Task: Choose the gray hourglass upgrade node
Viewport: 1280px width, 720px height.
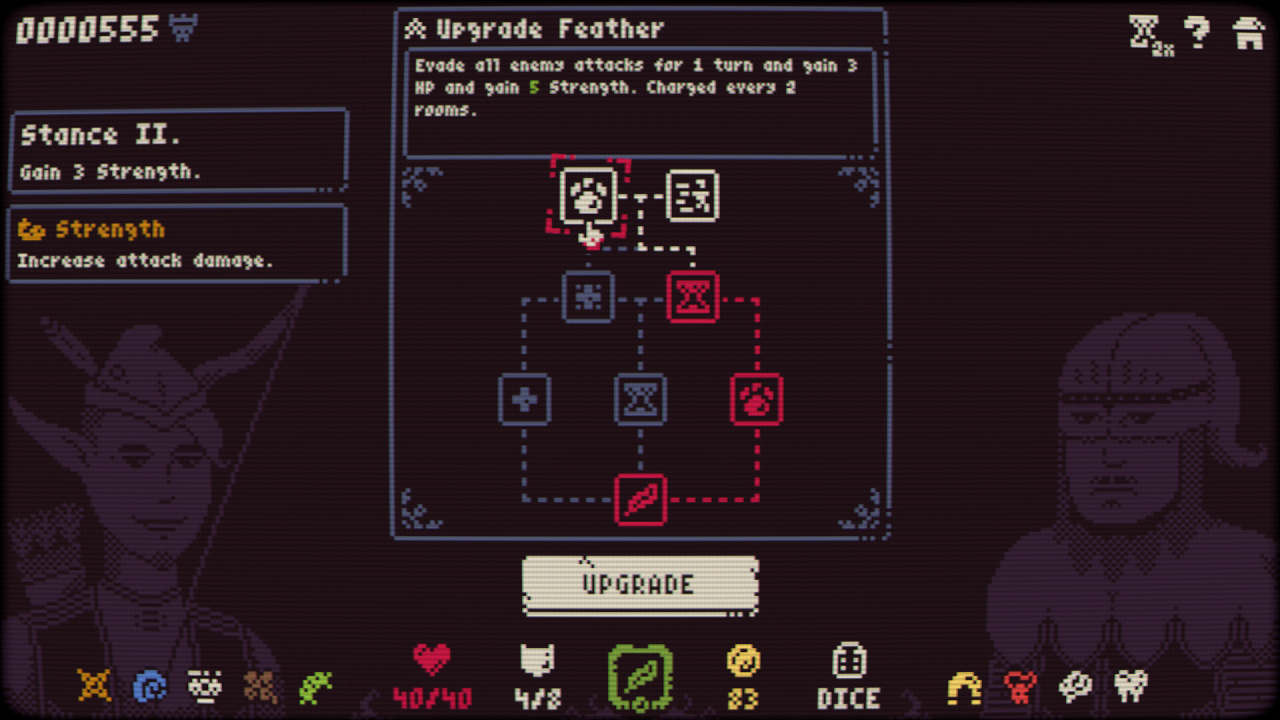Action: point(640,399)
